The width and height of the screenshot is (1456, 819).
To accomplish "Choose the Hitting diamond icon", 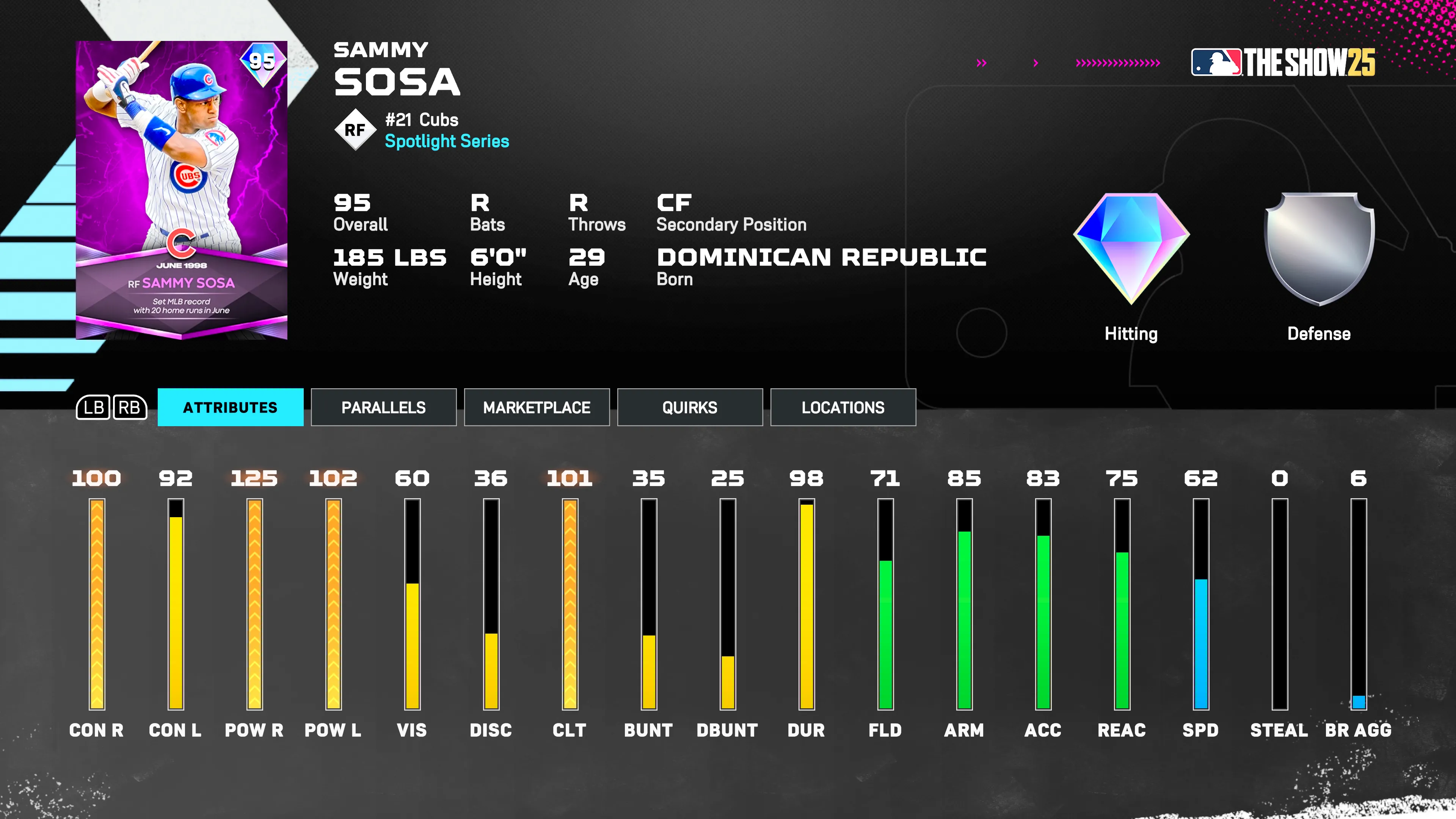I will (1131, 249).
